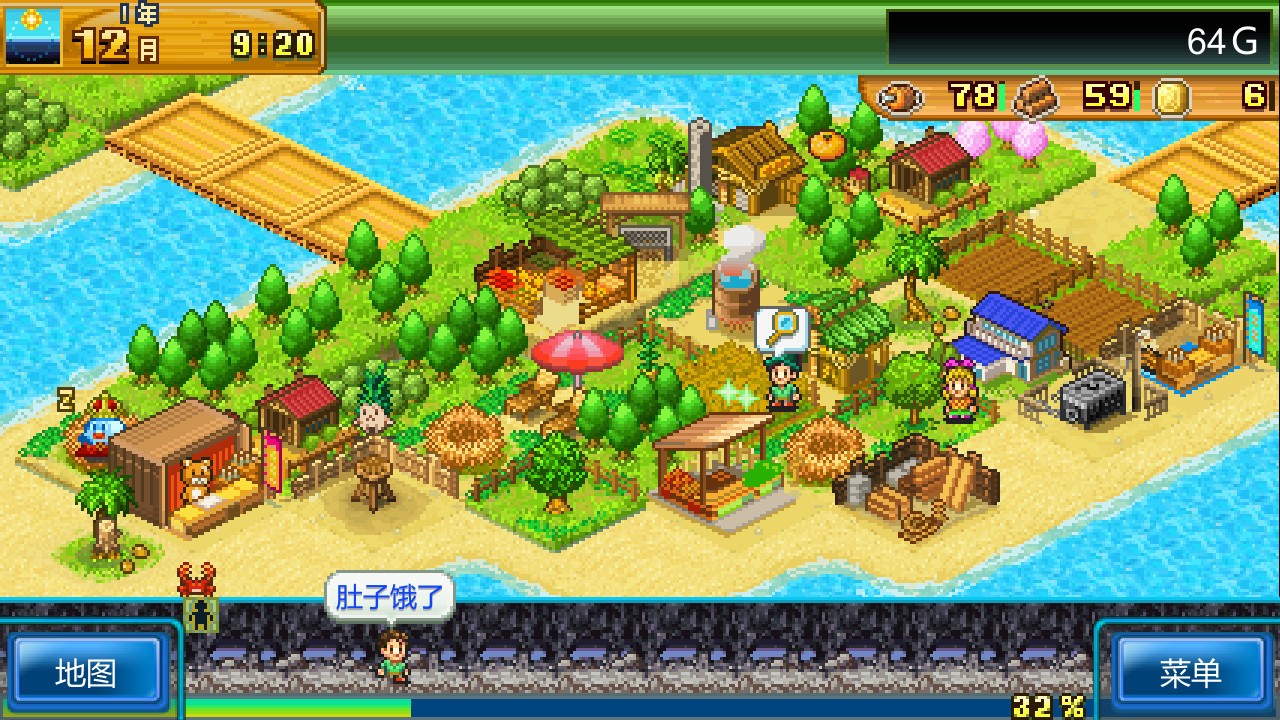Screen dimensions: 1280x720
Task: Select the figure silhouette icon under the crab
Action: (201, 616)
